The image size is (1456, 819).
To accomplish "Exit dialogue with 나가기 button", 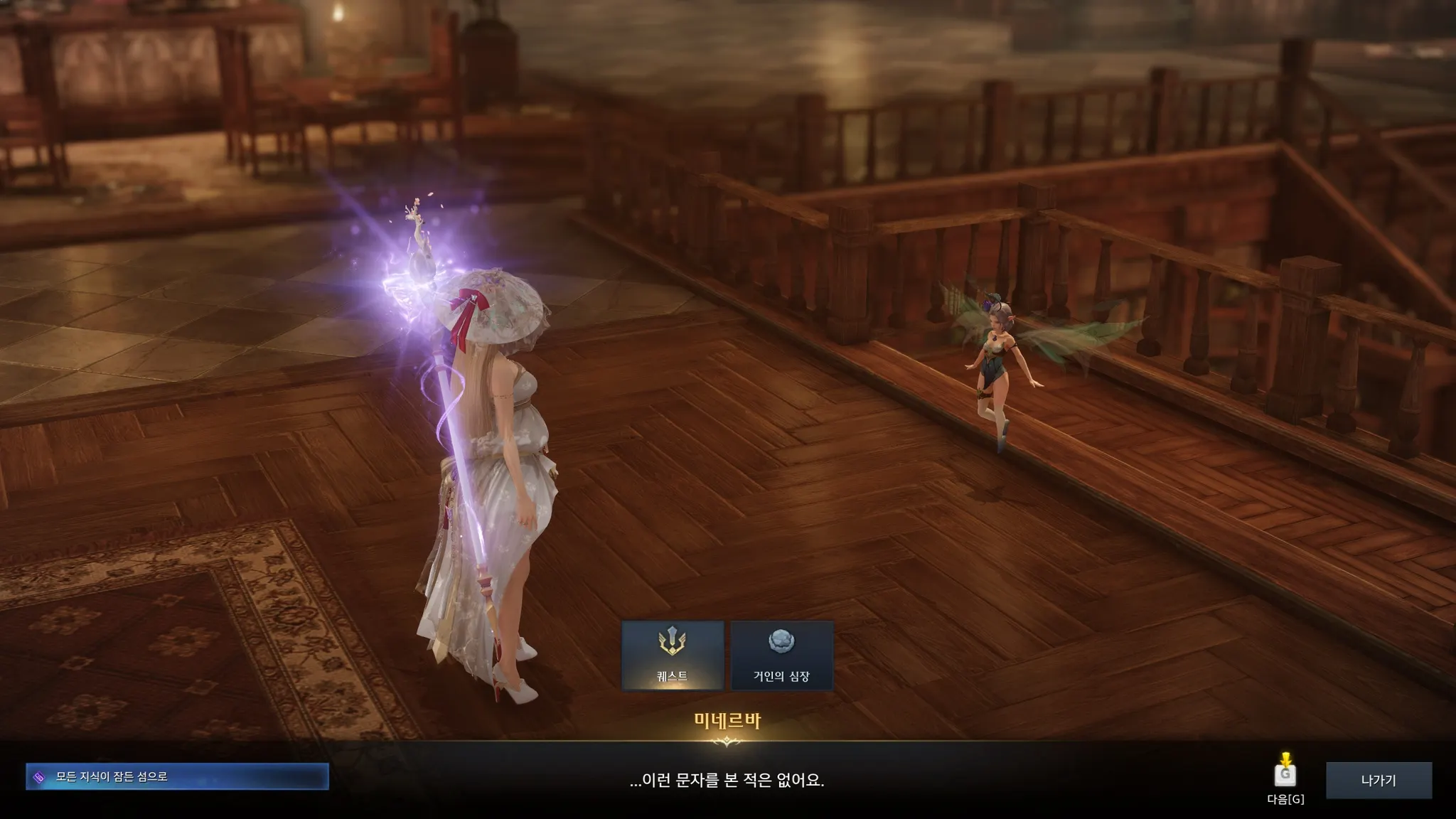I will (x=1379, y=780).
